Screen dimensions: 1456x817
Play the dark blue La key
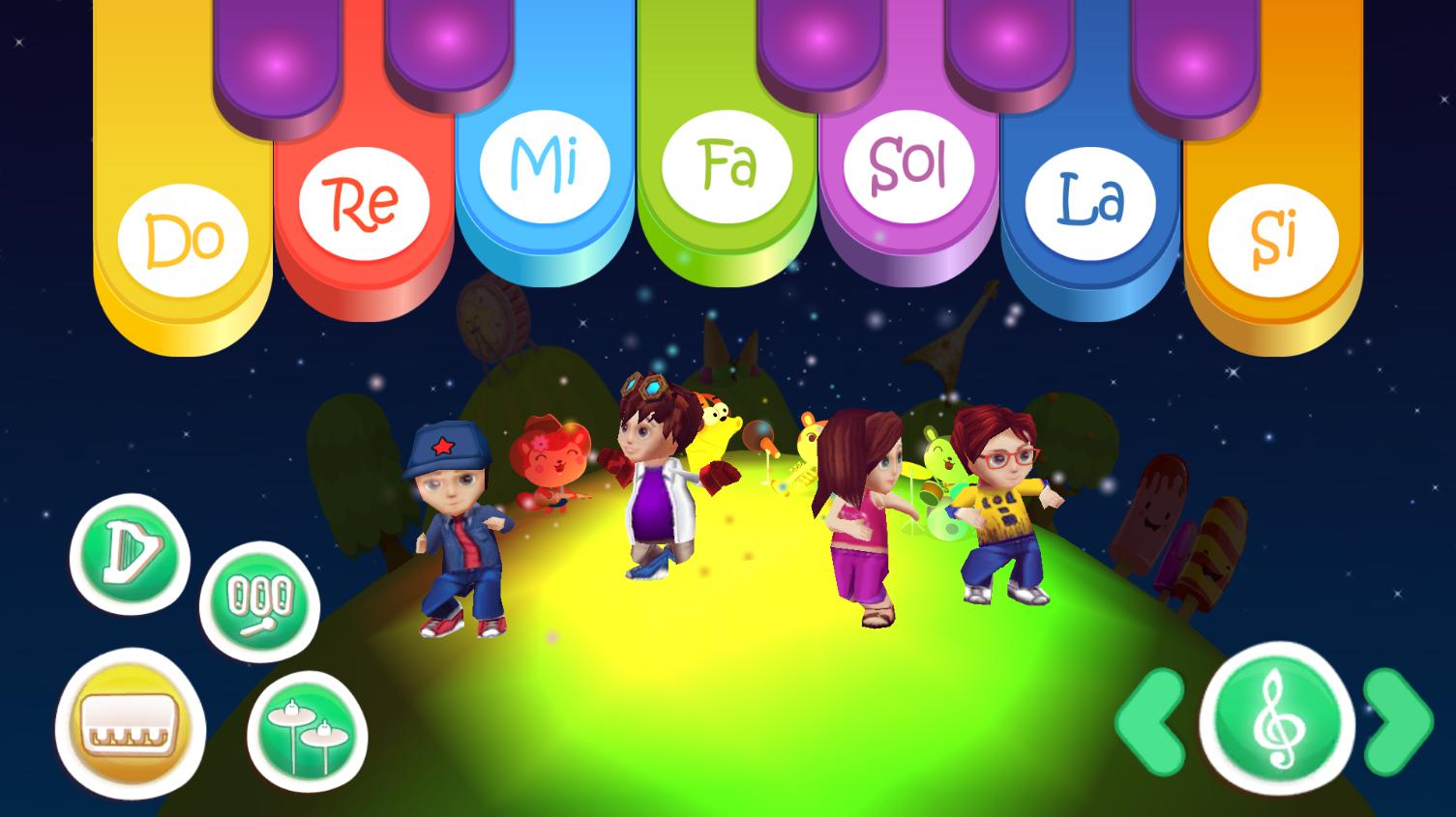pos(1090,203)
